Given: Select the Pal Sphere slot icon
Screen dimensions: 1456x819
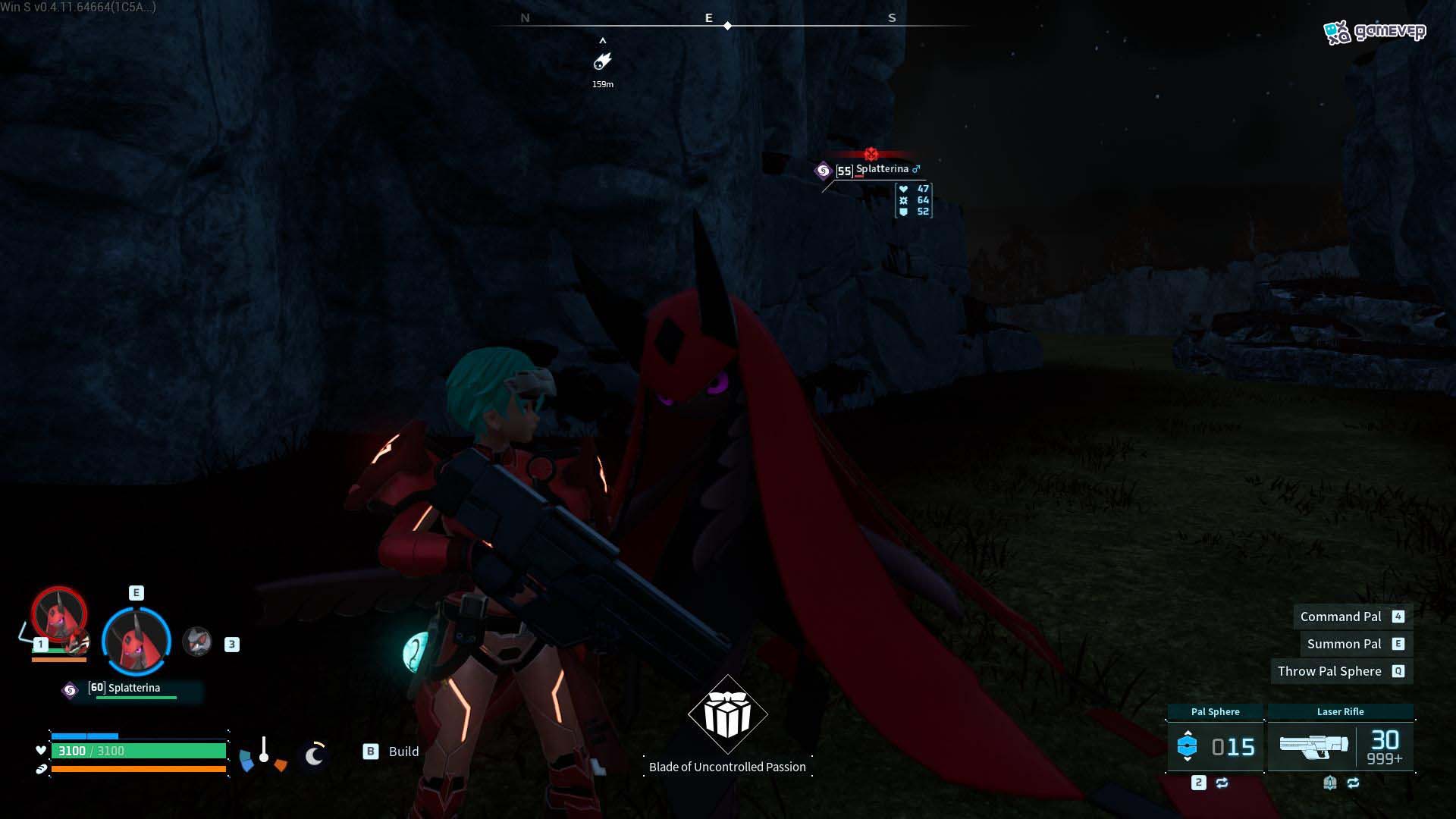Looking at the screenshot, I should click(1188, 746).
